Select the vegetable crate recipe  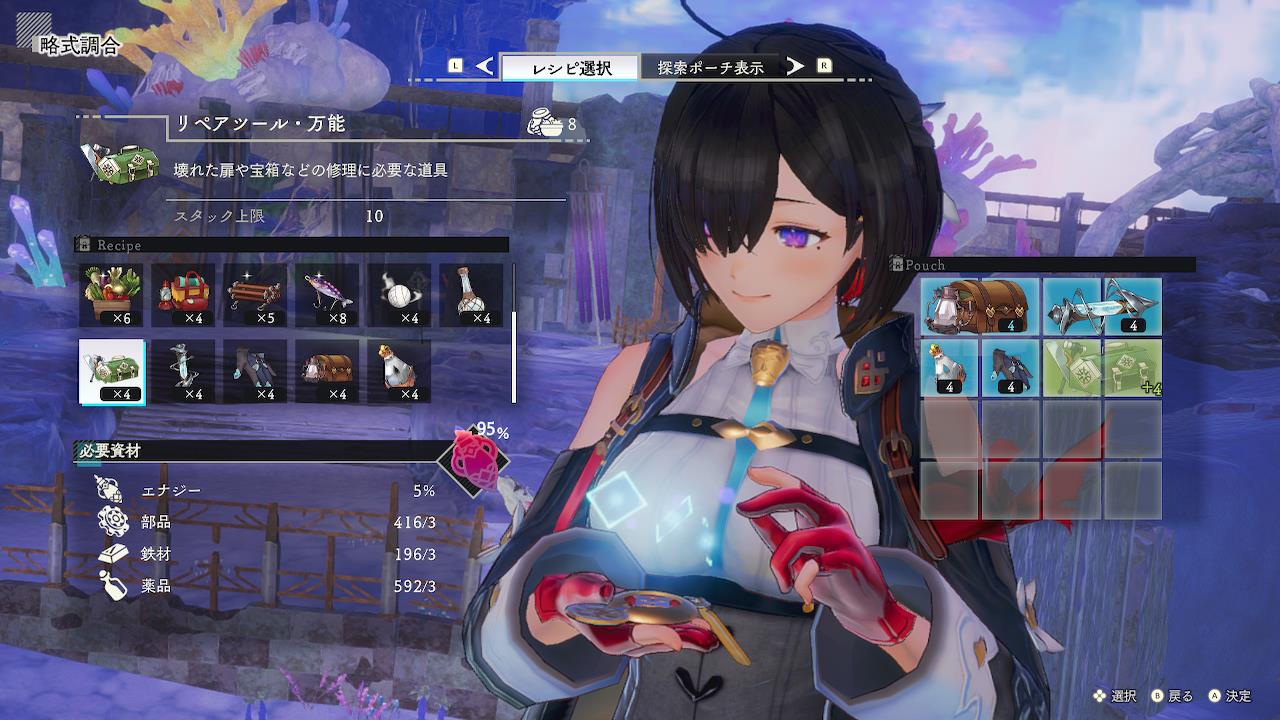112,295
